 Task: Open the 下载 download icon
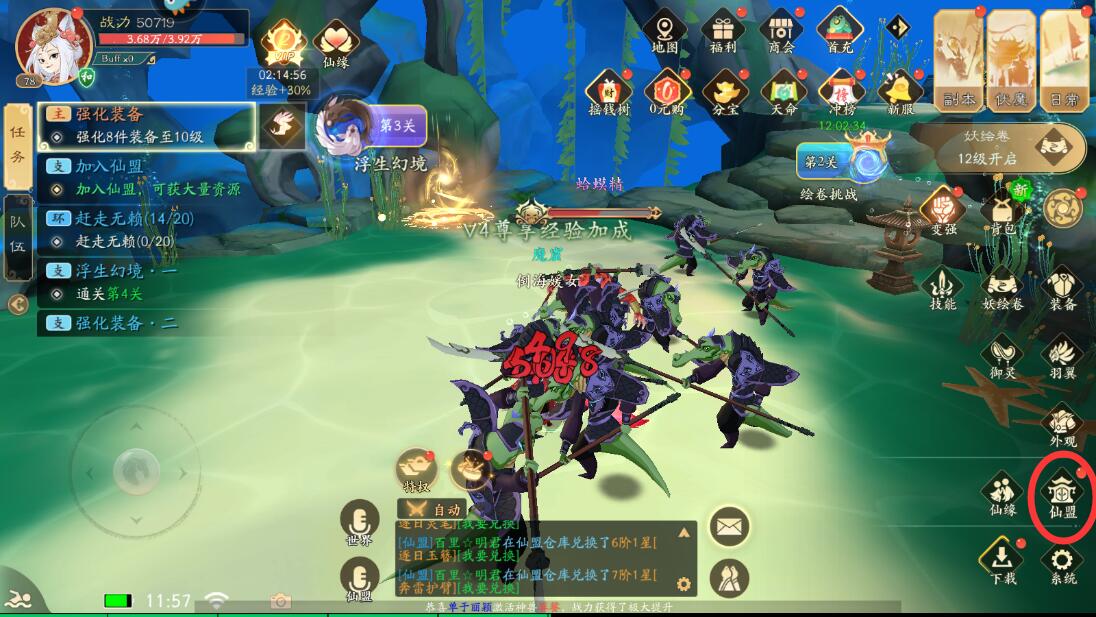coord(1001,561)
